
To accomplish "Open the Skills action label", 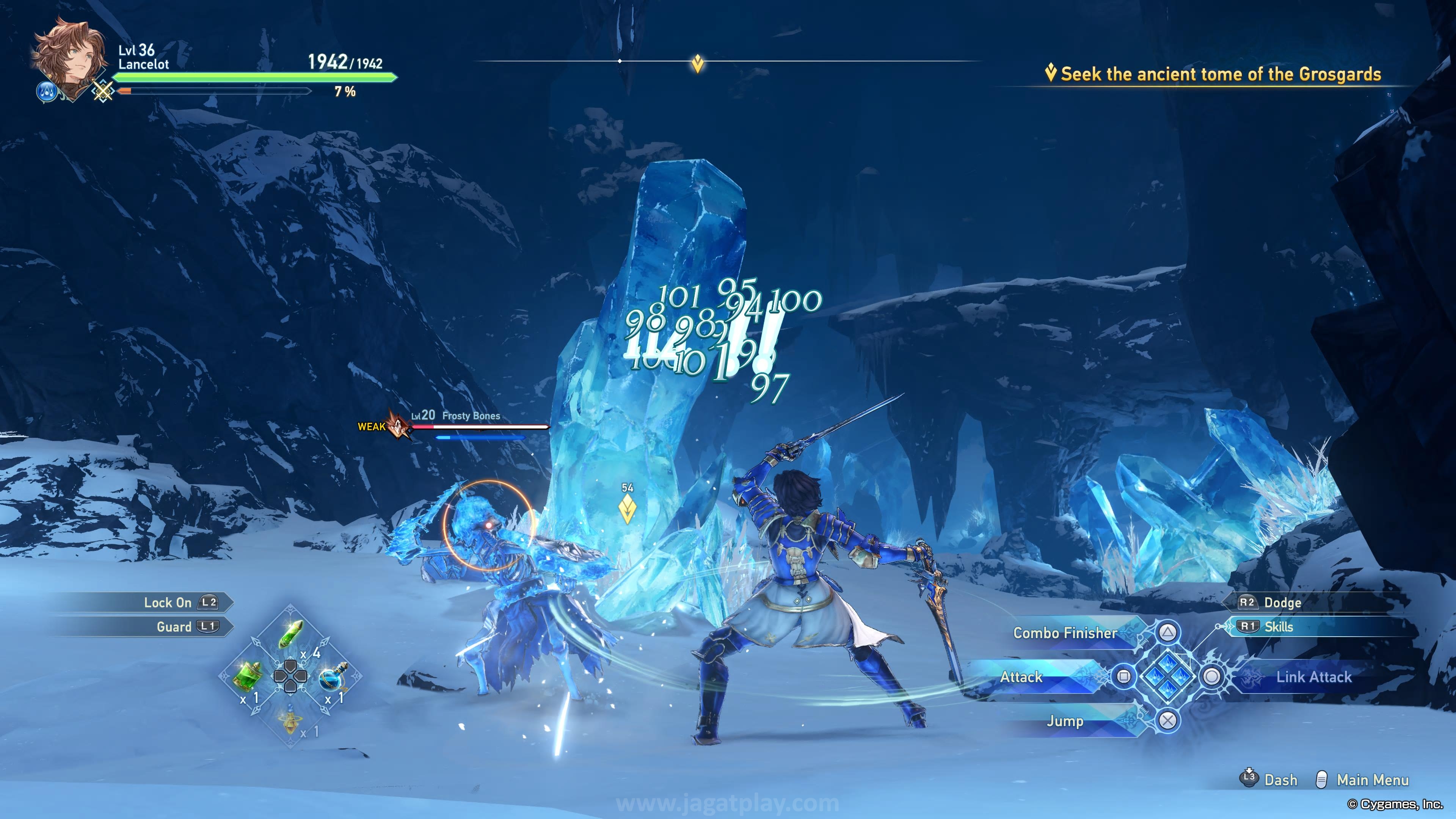I will coord(1278,626).
